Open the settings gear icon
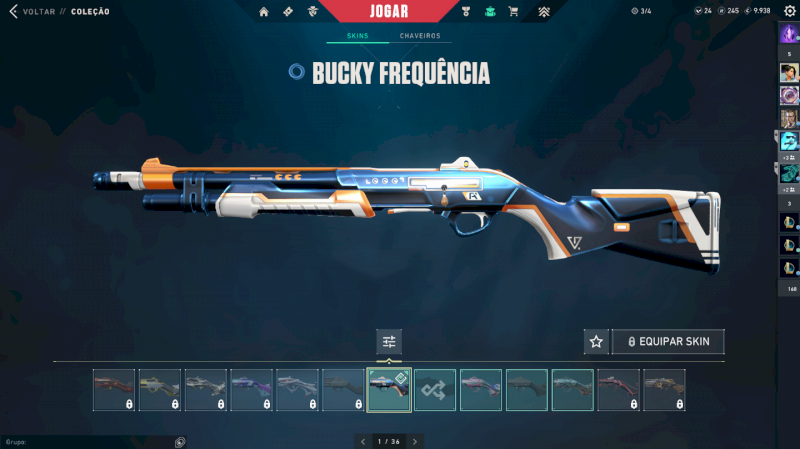800x449 pixels. click(x=789, y=11)
